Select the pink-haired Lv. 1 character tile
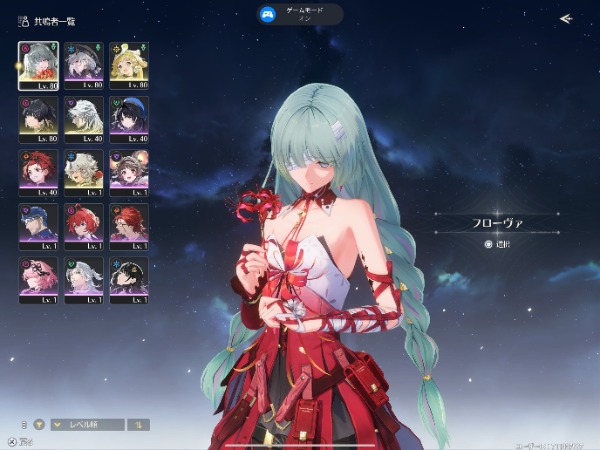The width and height of the screenshot is (600, 450). coord(38,279)
